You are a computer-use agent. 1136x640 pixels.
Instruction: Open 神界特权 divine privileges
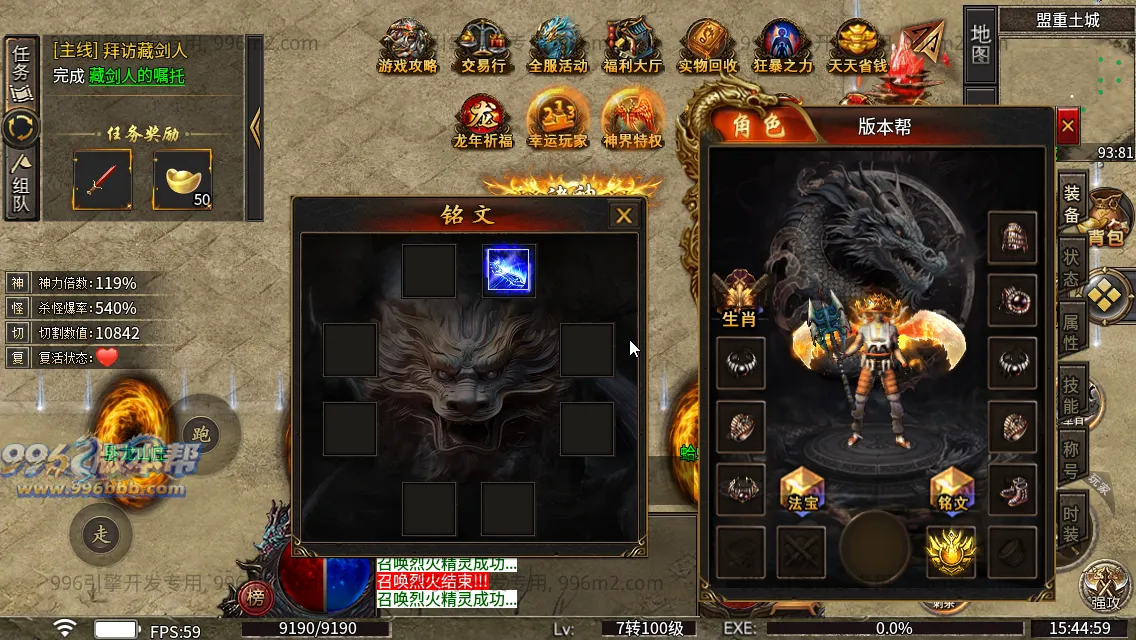tap(633, 121)
